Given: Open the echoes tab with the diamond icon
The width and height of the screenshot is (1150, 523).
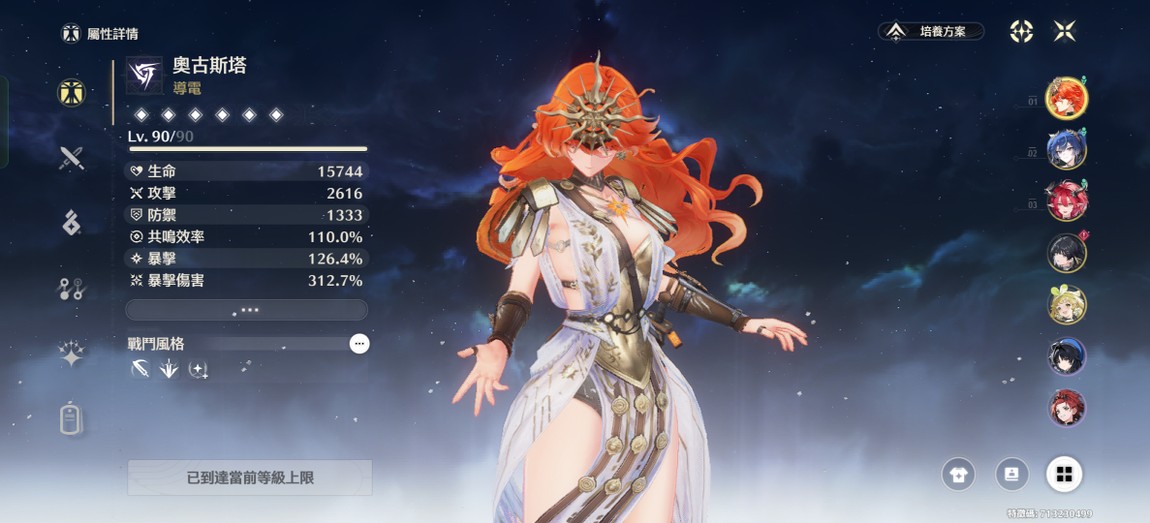Looking at the screenshot, I should coord(71,224).
